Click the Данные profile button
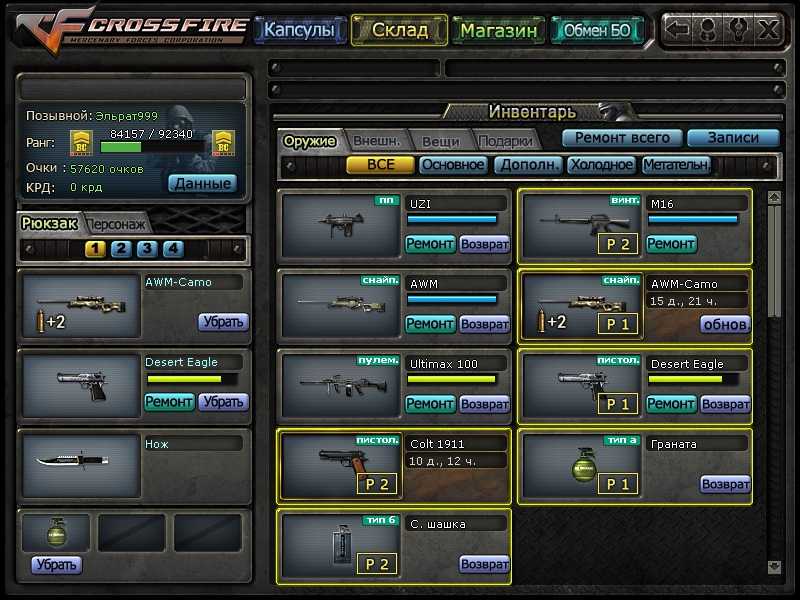The width and height of the screenshot is (800, 600). point(203,183)
